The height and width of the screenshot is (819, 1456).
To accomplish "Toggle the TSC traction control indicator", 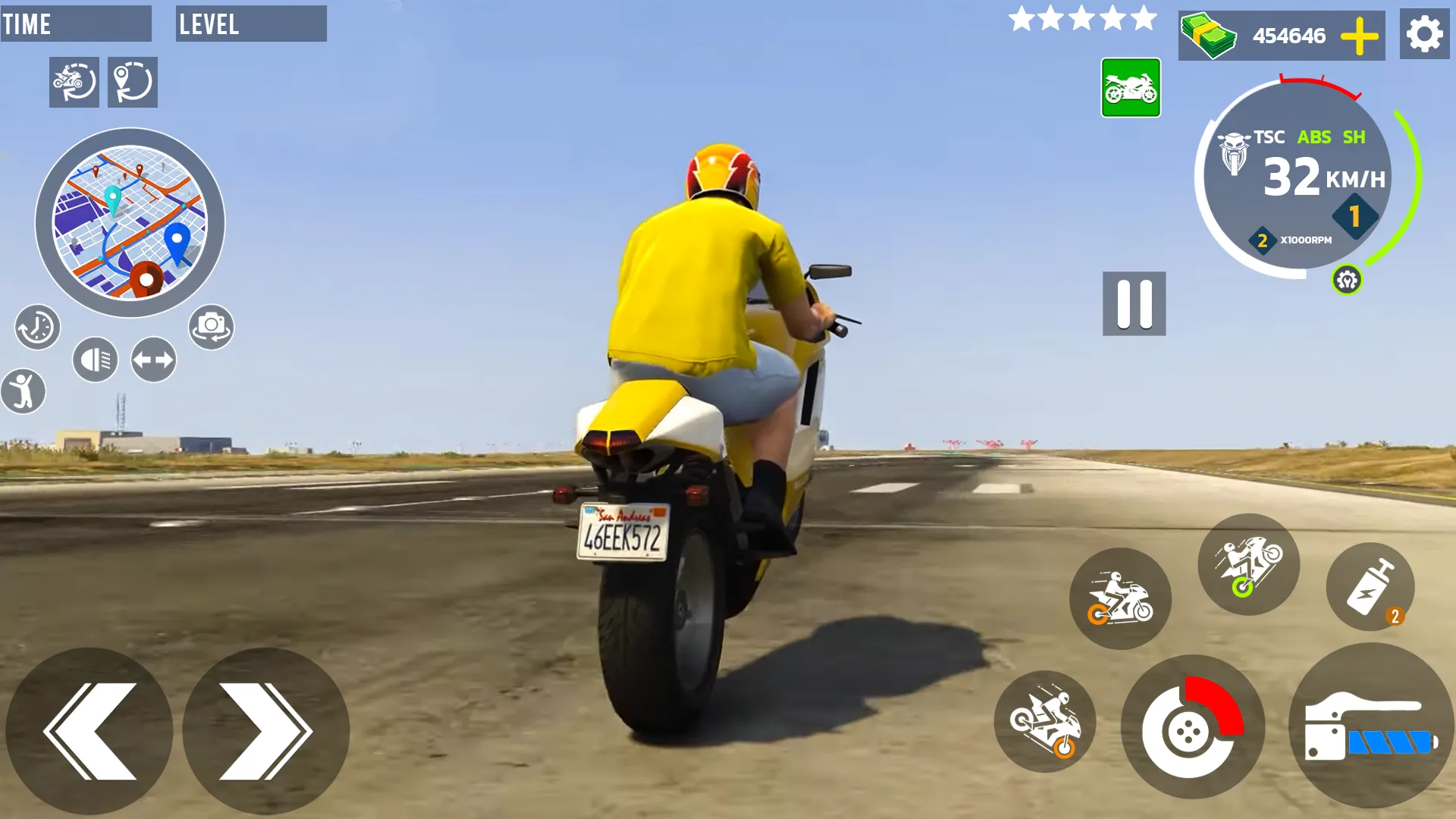I will click(x=1268, y=137).
